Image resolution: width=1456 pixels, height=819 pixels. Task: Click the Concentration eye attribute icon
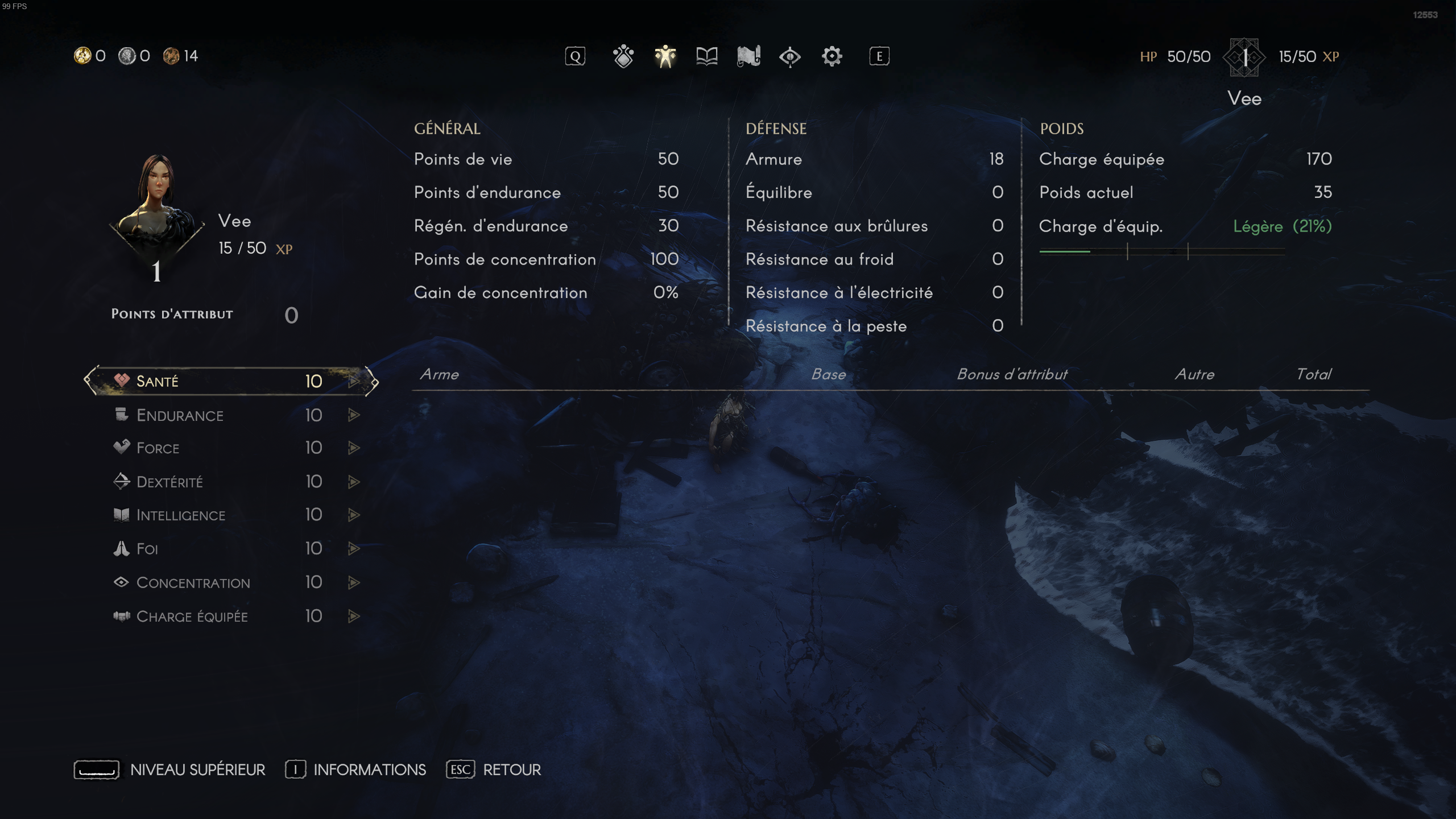(121, 582)
